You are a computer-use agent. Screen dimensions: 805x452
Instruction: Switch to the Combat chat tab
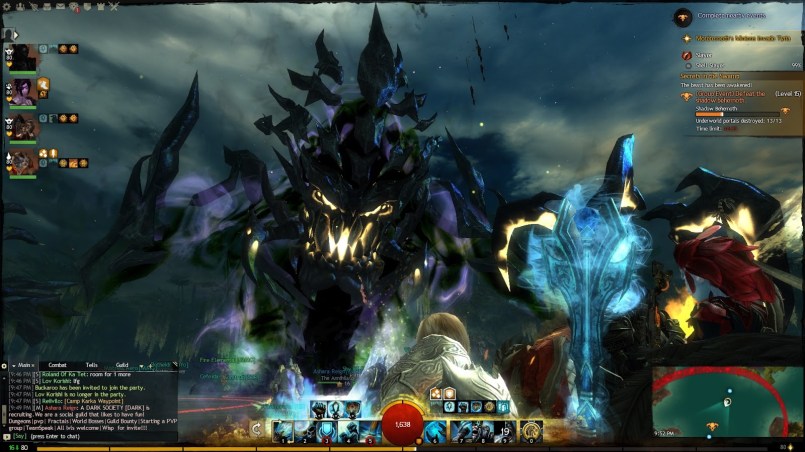point(58,365)
